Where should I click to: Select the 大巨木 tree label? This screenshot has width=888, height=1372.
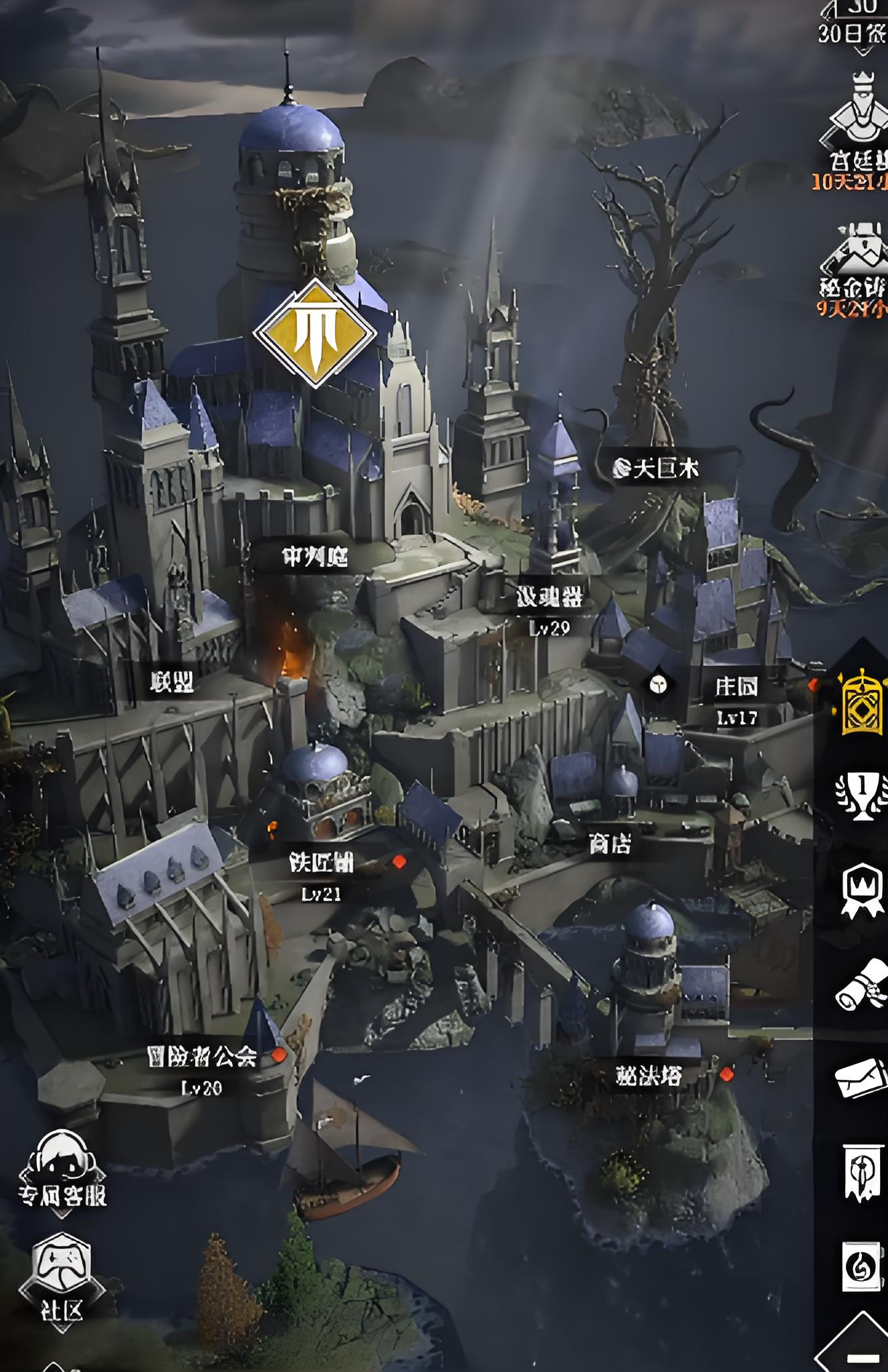(657, 469)
